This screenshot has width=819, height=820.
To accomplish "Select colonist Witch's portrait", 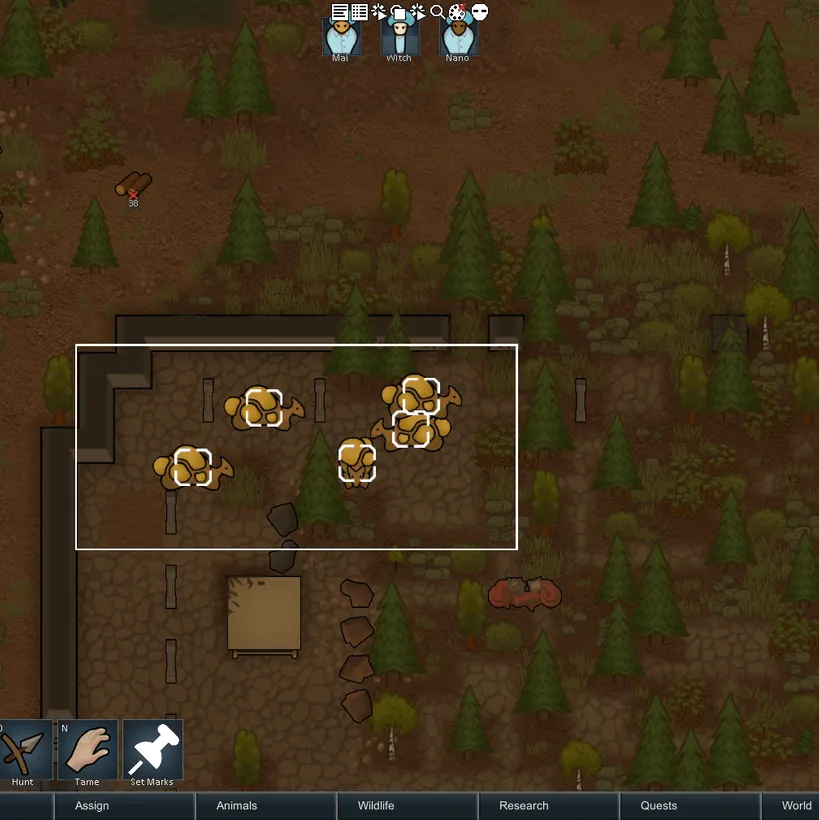I will pos(399,37).
